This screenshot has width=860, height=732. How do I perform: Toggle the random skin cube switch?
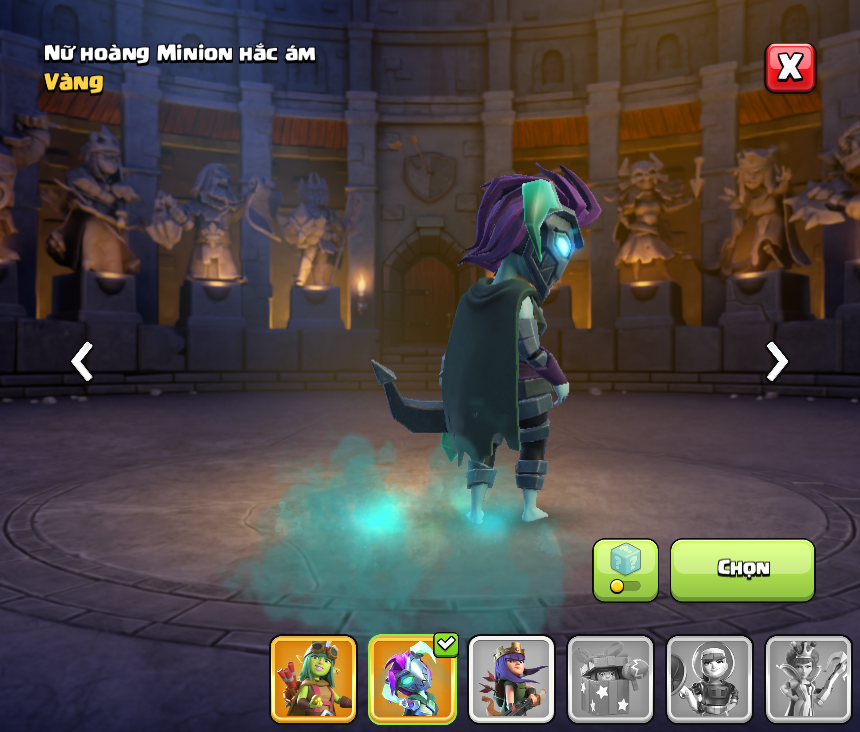(x=625, y=570)
